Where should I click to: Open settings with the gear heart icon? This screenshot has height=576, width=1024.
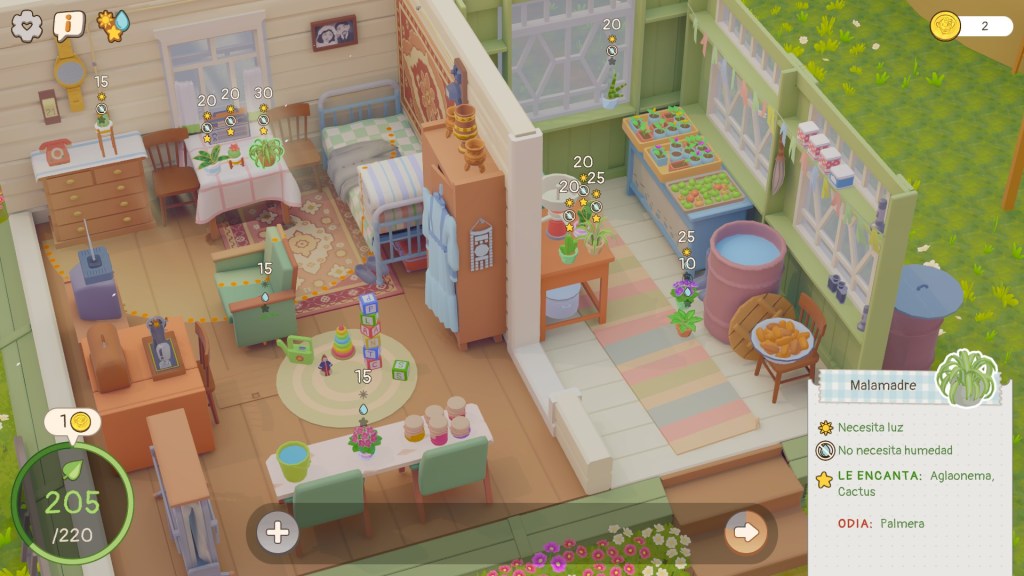(27, 24)
